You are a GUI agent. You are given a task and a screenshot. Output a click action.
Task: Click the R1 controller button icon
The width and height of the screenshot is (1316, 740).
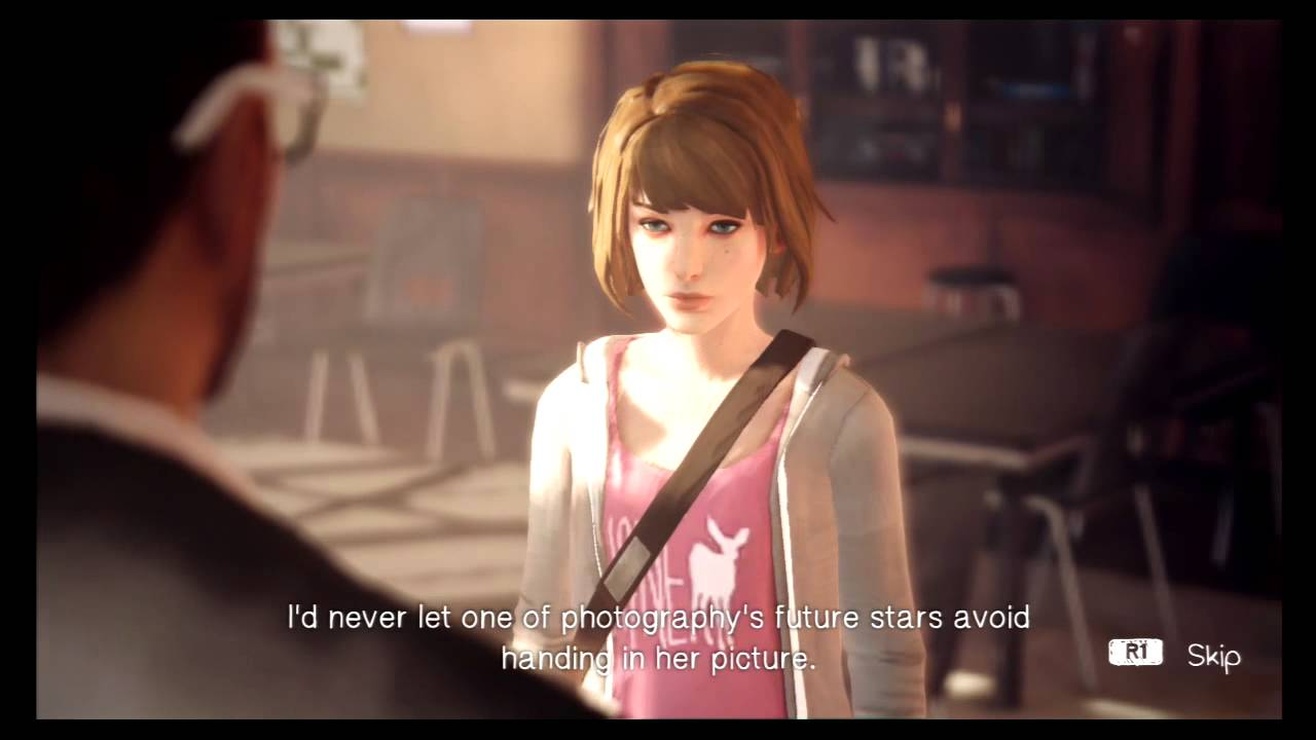tap(1138, 651)
